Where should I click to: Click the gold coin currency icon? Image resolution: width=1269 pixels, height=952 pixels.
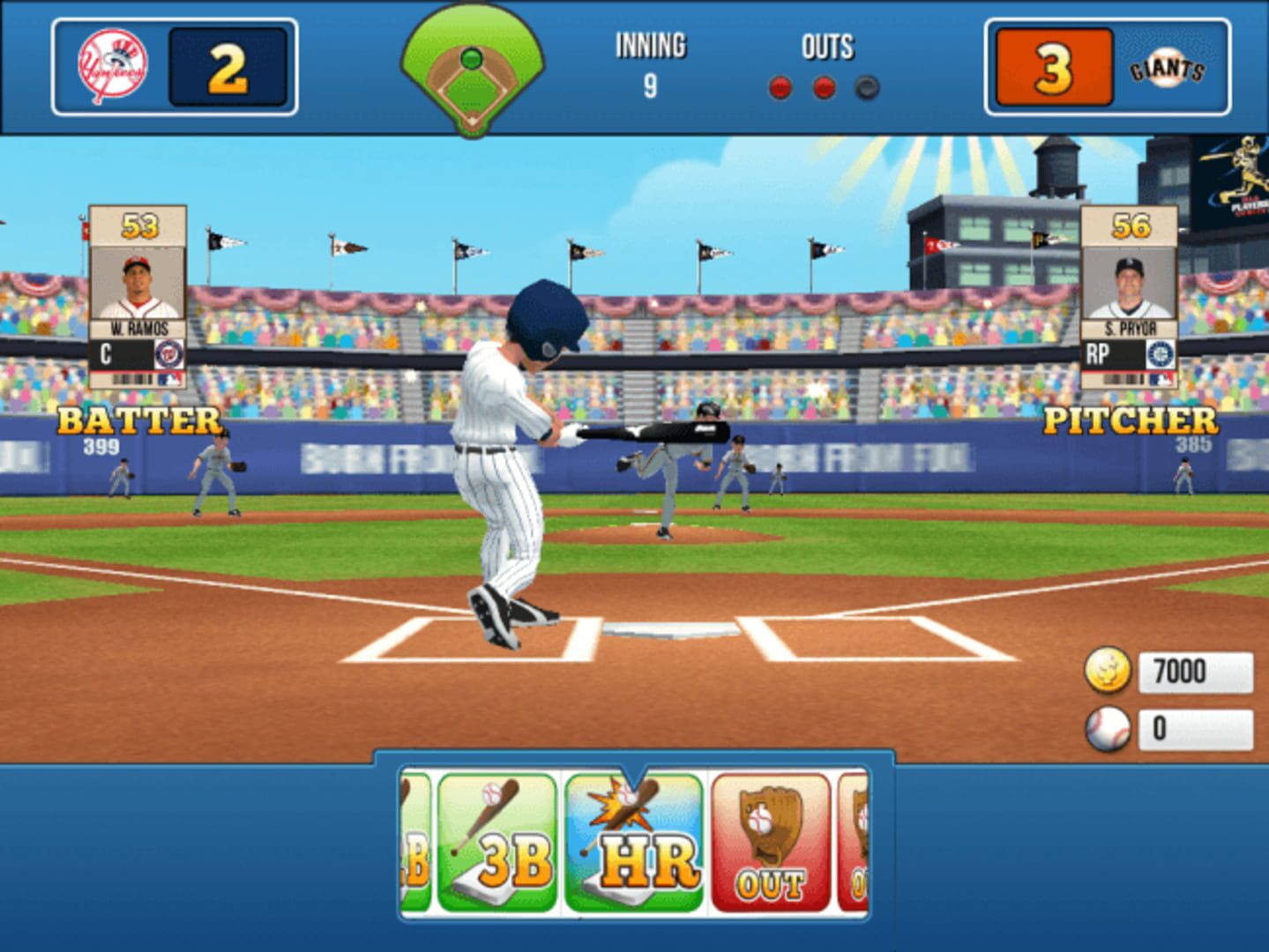coord(1108,671)
